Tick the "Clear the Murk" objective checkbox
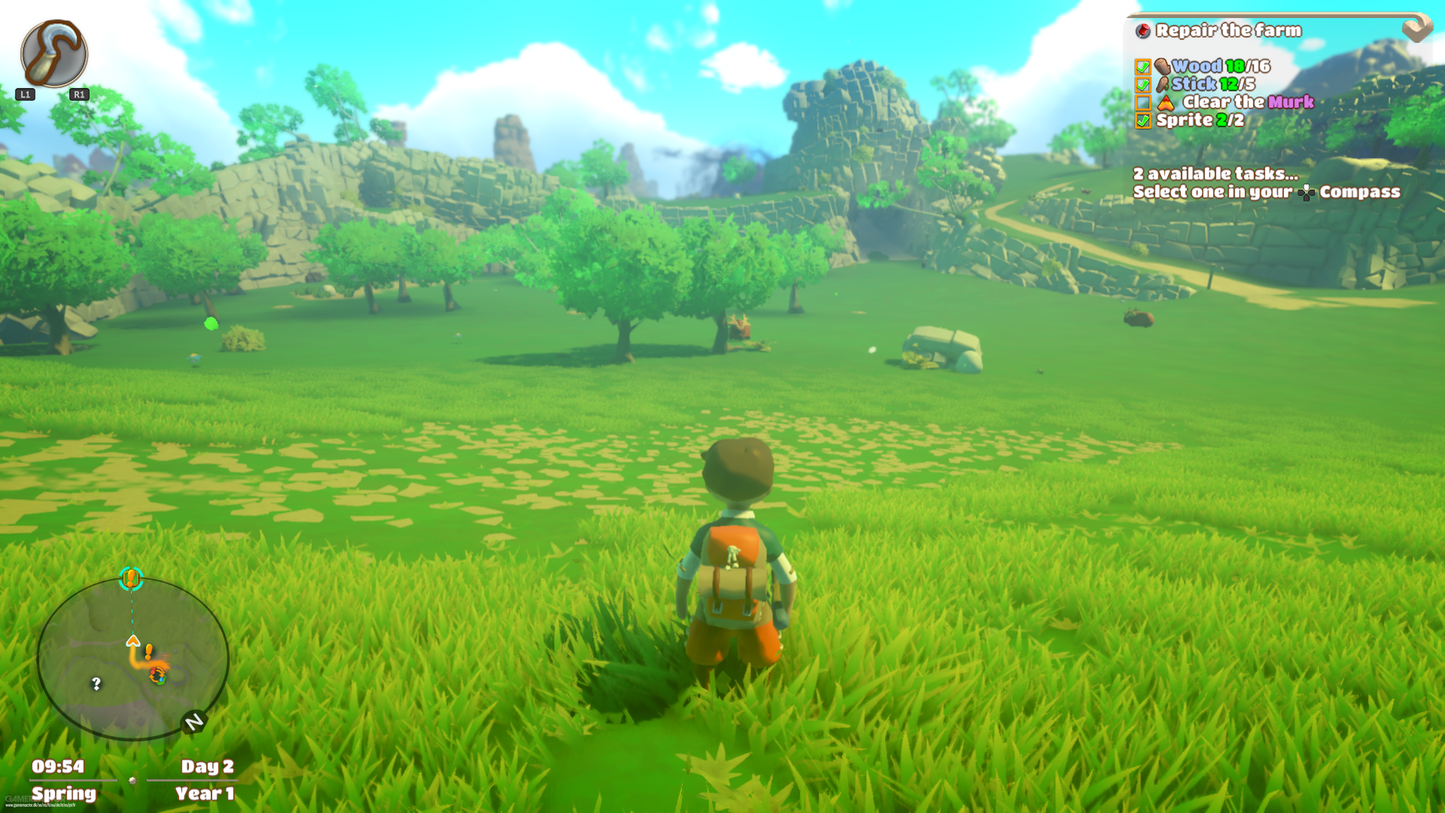This screenshot has height=813, width=1445. [x=1143, y=103]
